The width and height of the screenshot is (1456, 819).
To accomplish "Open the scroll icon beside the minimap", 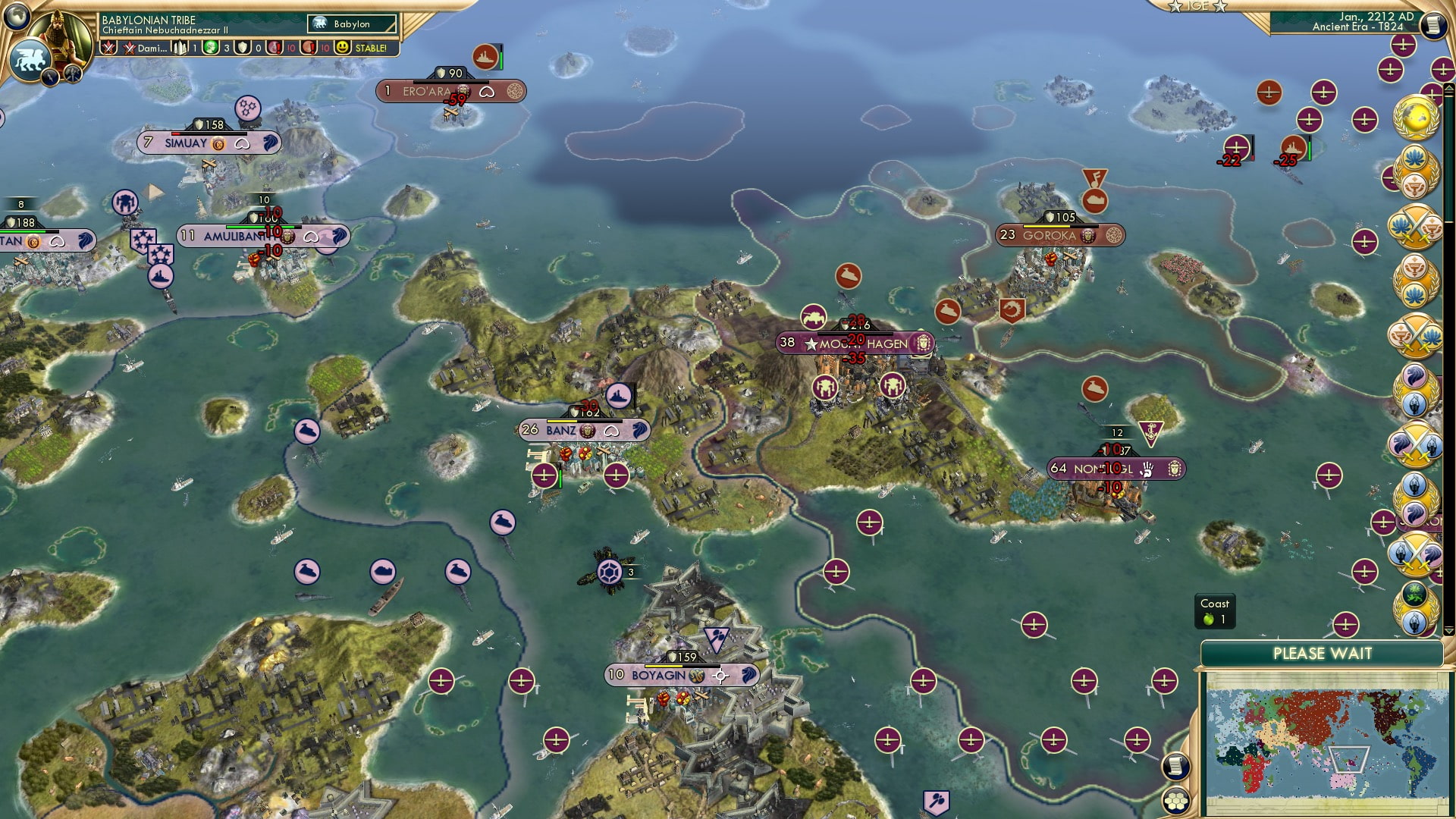I will [x=1175, y=766].
